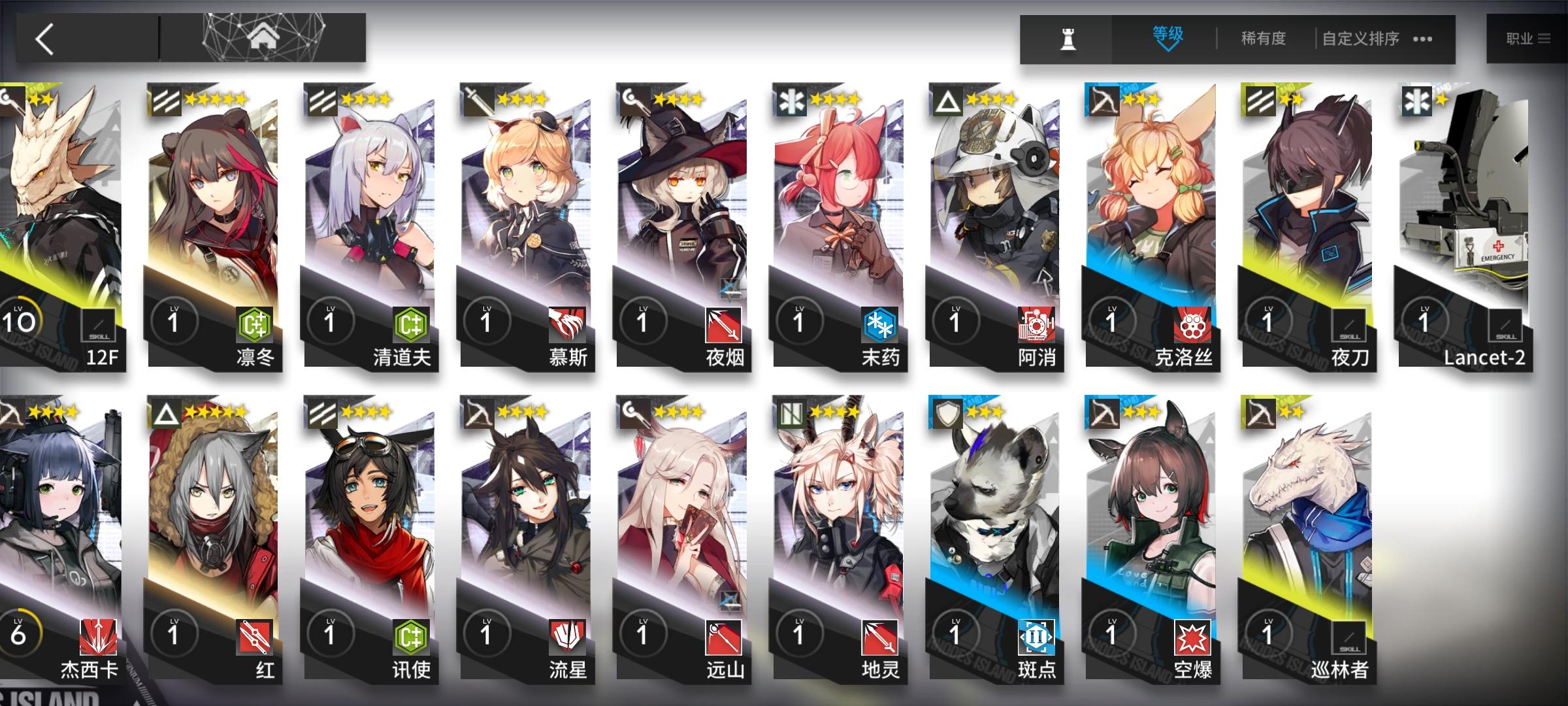Open the 职业 class filter menu

pyautogui.click(x=1529, y=38)
